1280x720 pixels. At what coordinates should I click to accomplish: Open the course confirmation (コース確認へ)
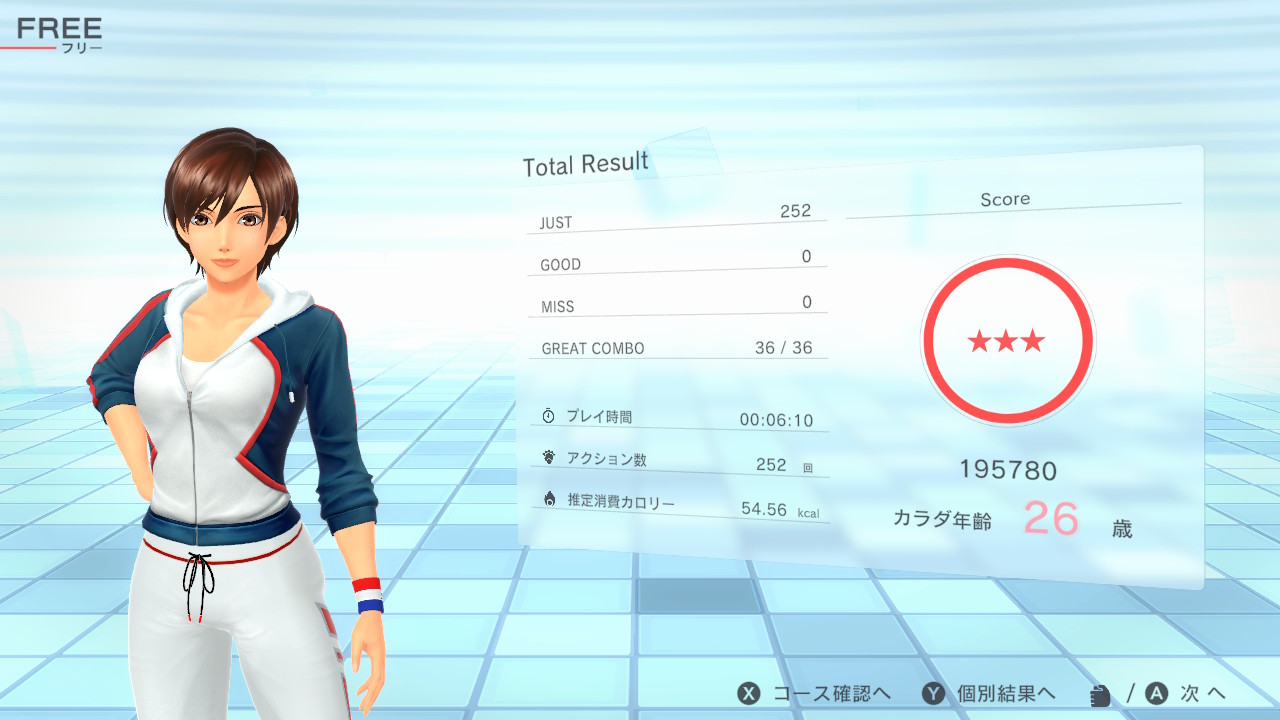pyautogui.click(x=814, y=694)
